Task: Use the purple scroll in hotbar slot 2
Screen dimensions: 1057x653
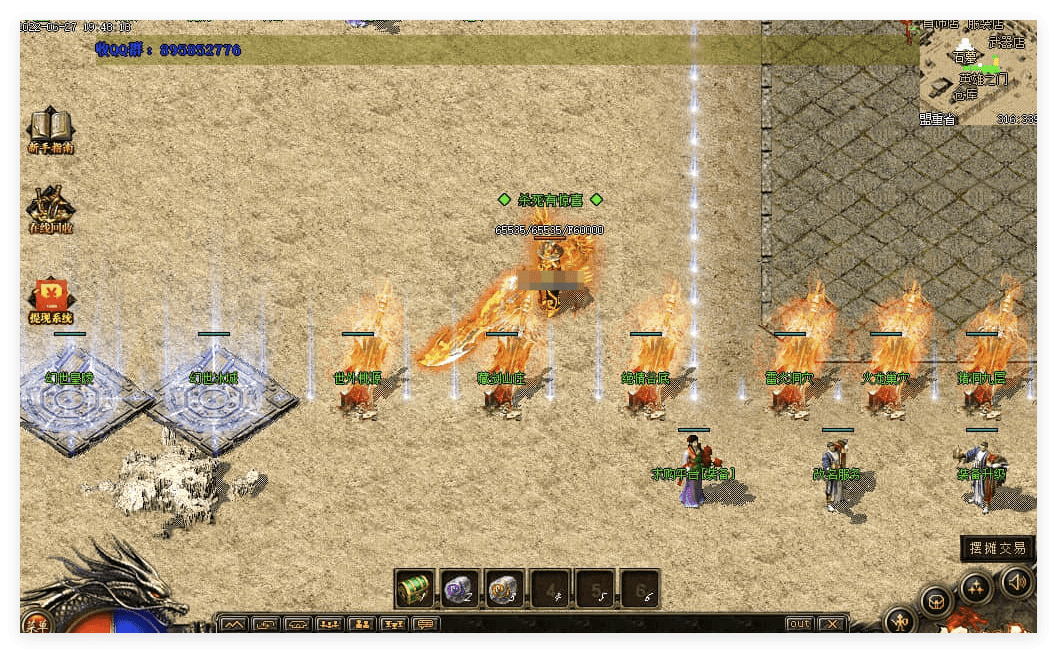Action: point(459,589)
